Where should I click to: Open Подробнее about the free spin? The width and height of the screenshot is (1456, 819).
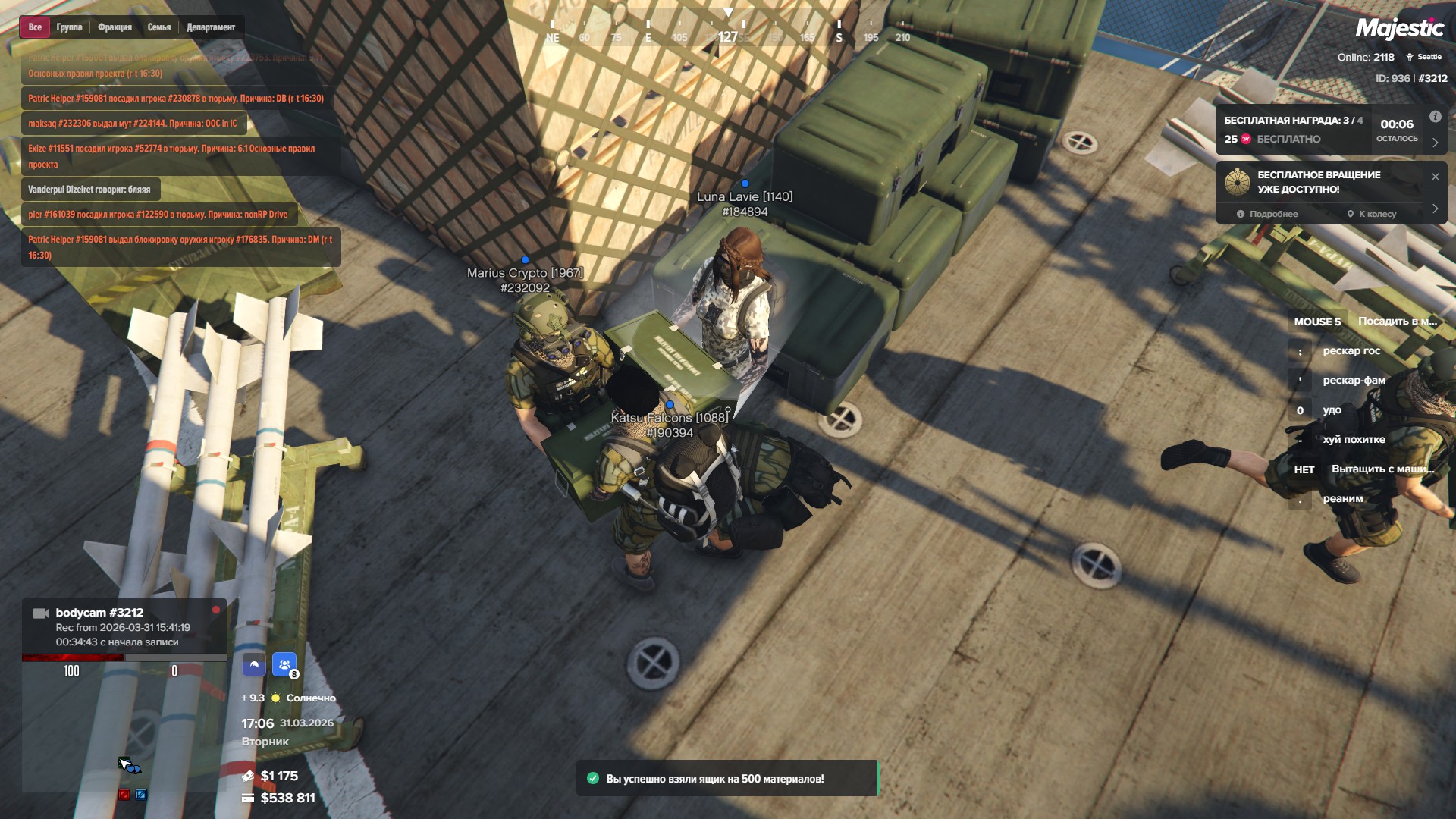(x=1267, y=214)
